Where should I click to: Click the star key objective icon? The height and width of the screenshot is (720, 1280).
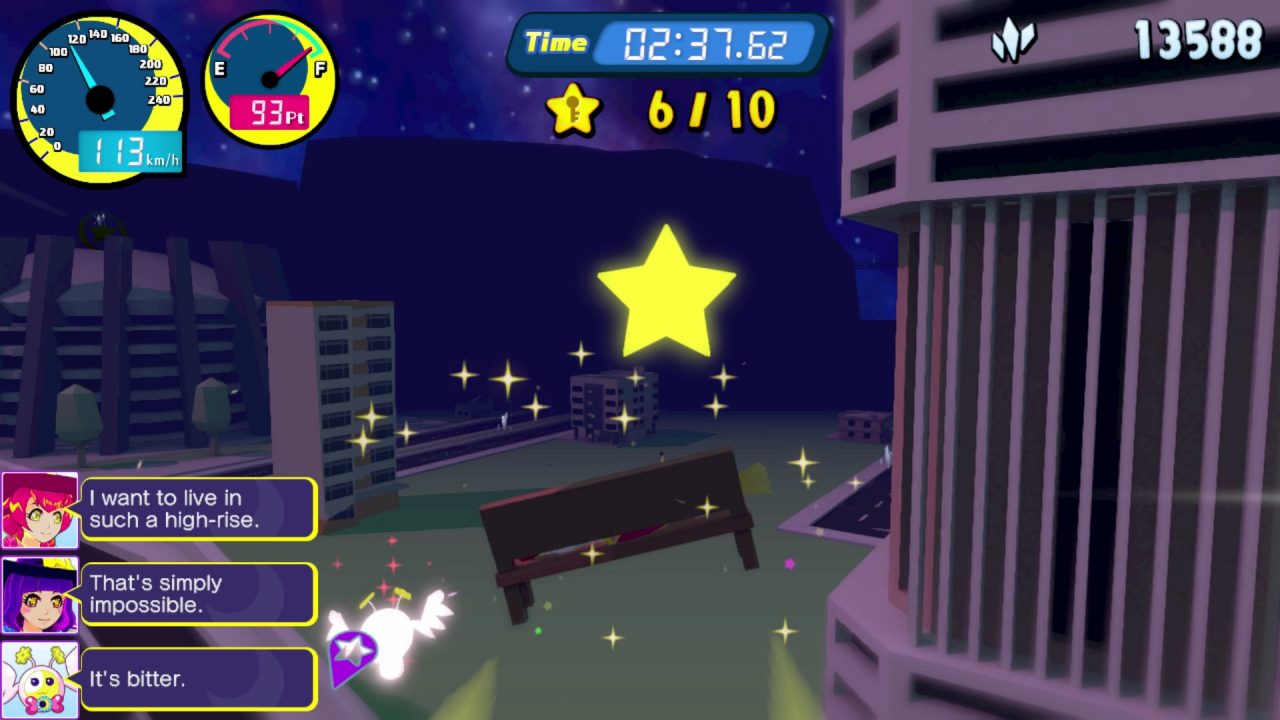(573, 109)
